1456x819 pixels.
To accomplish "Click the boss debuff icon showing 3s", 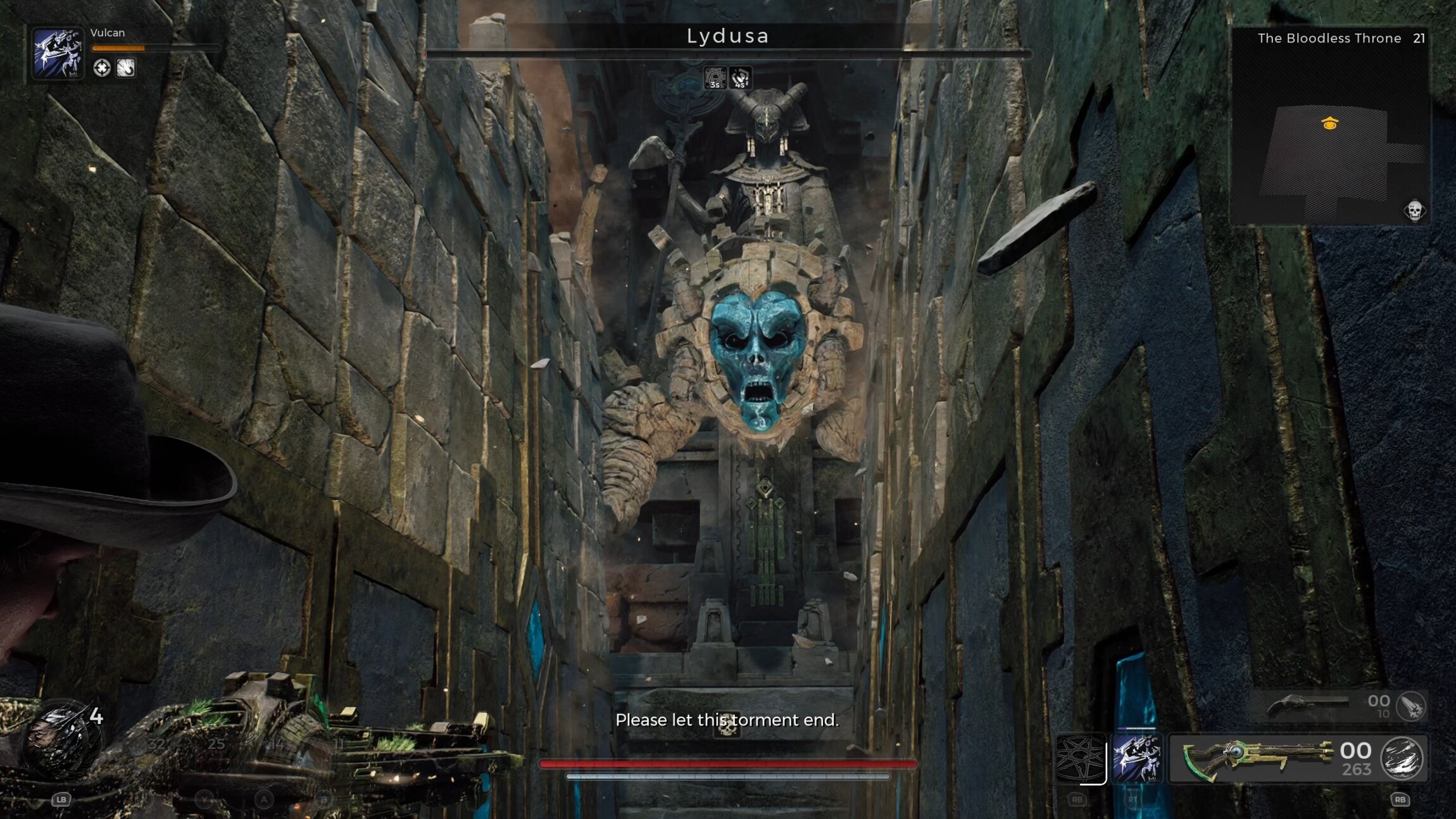I will pos(715,78).
